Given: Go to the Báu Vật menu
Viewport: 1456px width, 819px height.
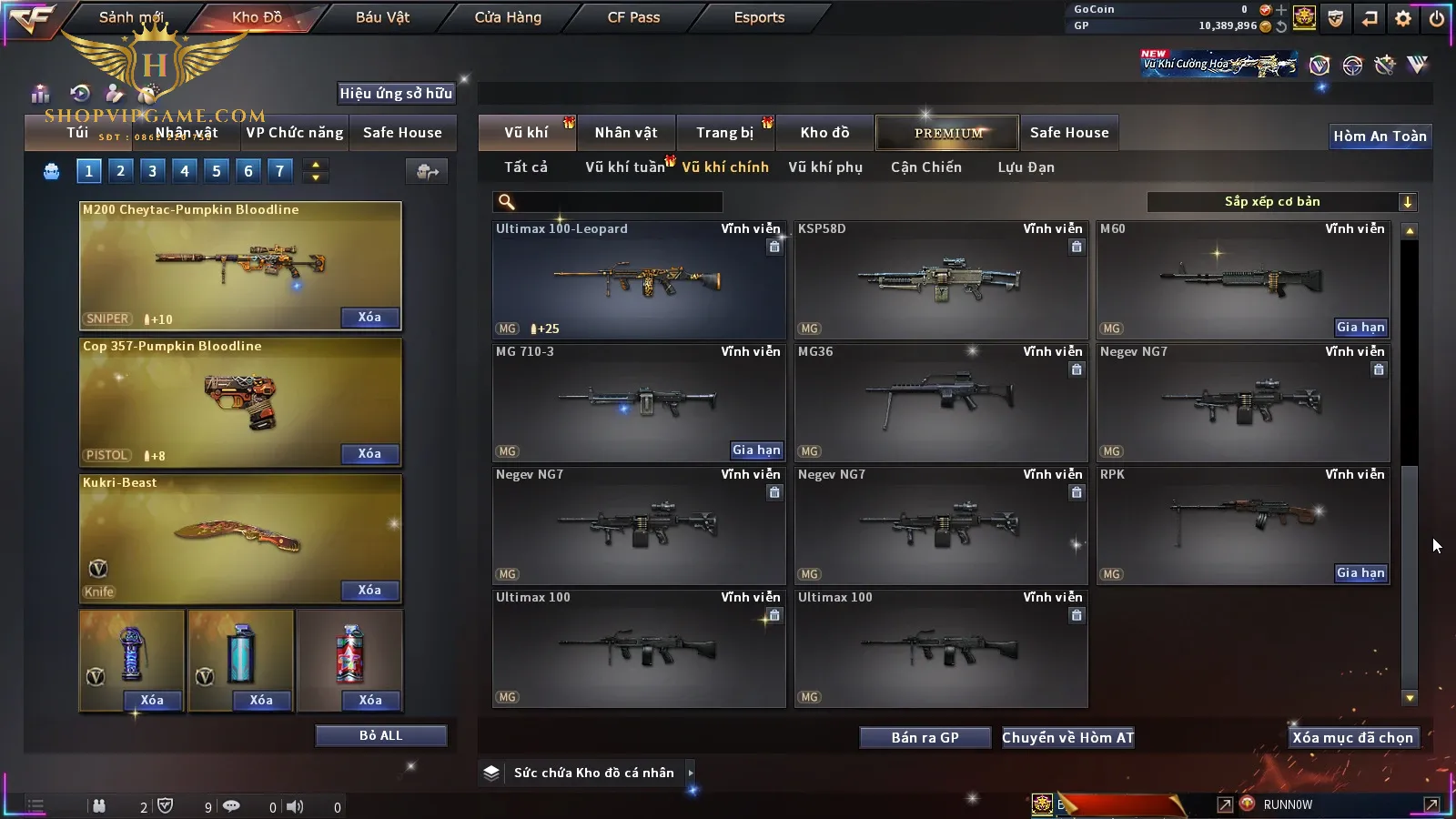Looking at the screenshot, I should (382, 17).
